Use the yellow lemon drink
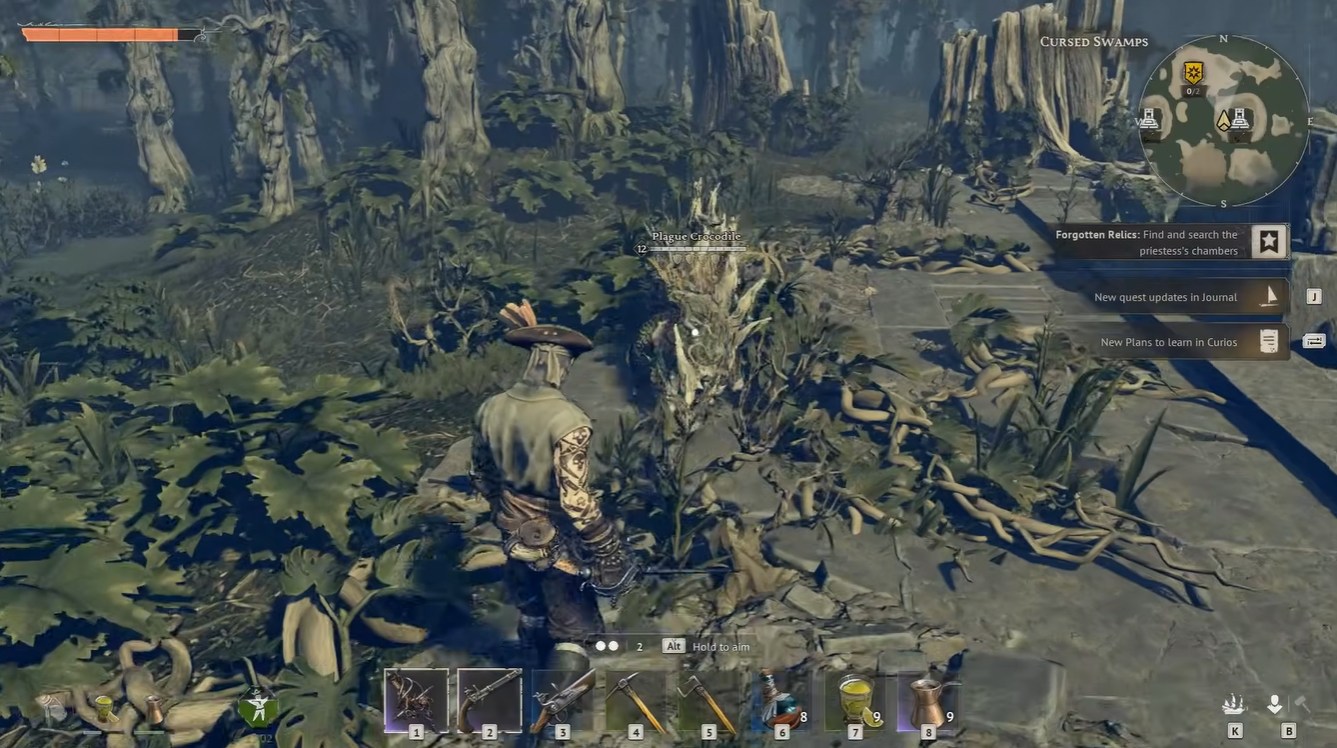The image size is (1337, 748). tap(855, 699)
